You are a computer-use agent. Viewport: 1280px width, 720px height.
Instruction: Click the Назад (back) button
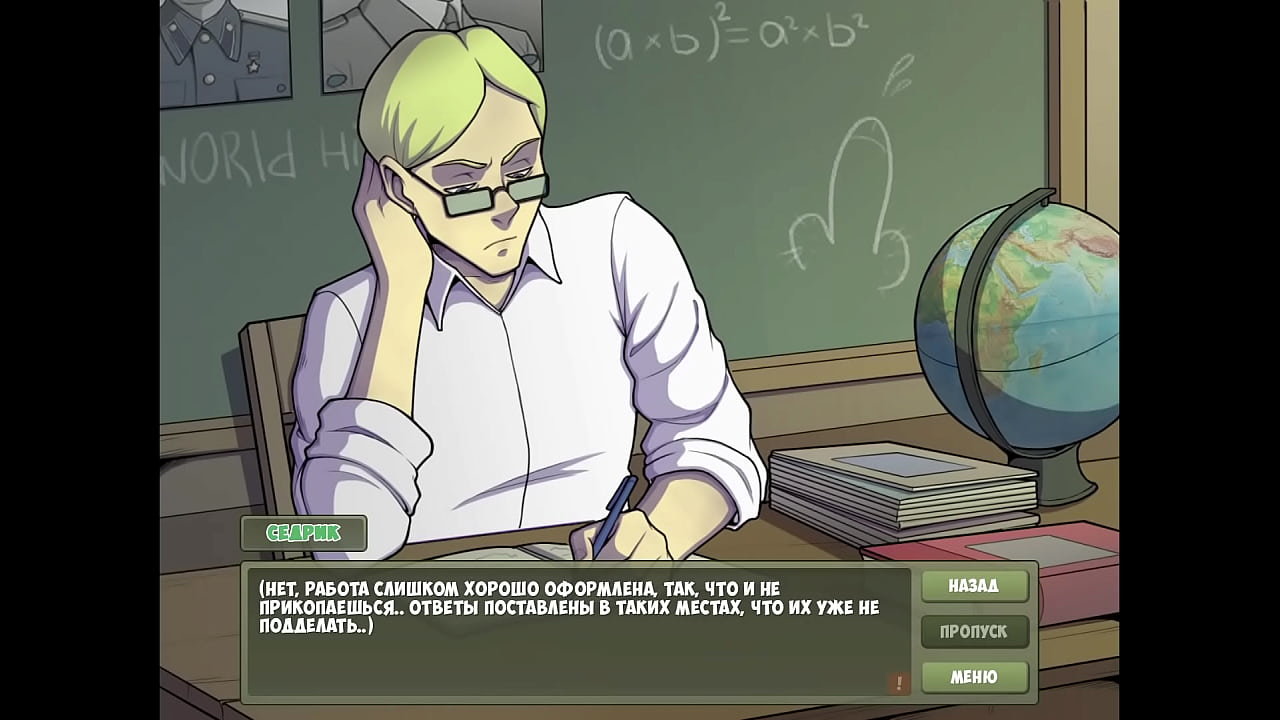pyautogui.click(x=974, y=586)
